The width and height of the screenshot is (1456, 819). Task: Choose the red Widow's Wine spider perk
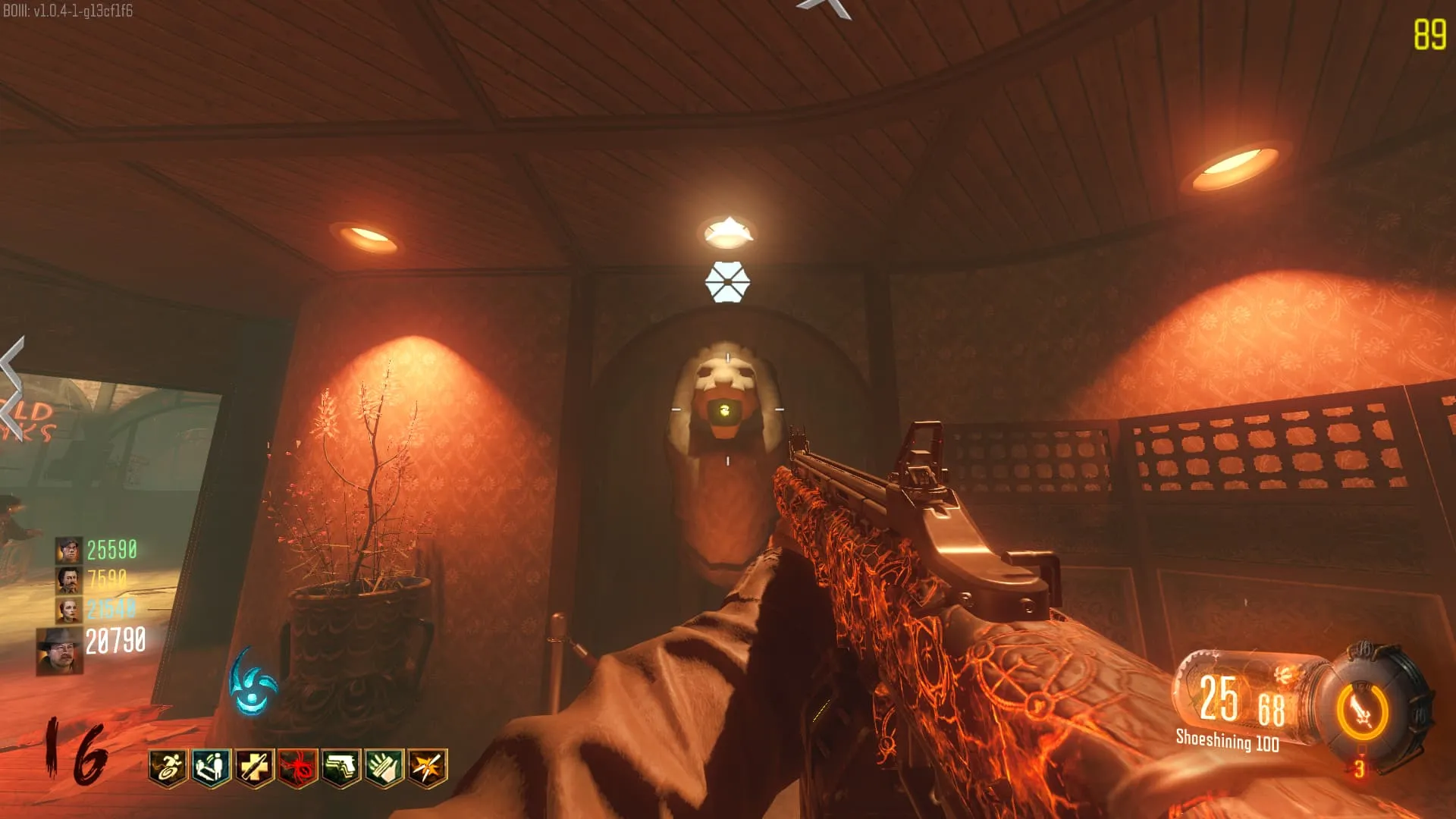pos(297,767)
